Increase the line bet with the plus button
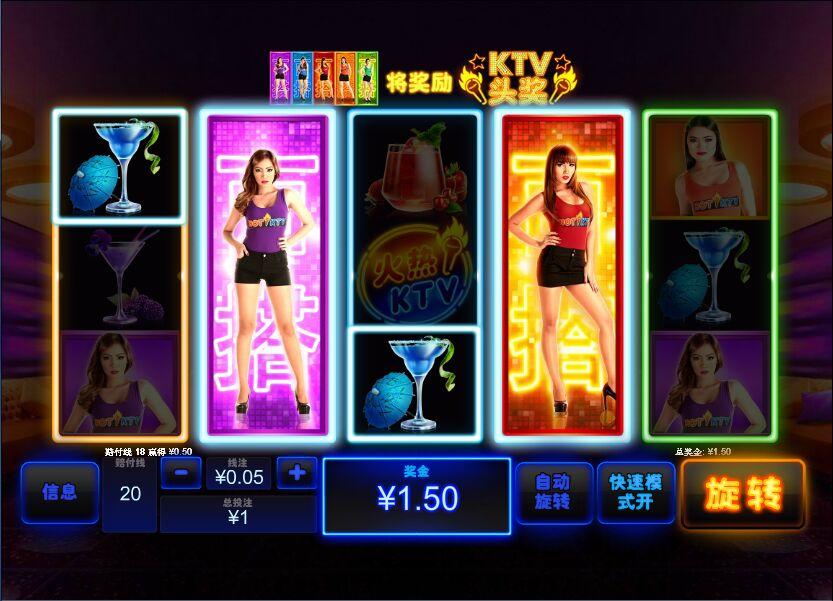The height and width of the screenshot is (601, 833). pos(296,472)
